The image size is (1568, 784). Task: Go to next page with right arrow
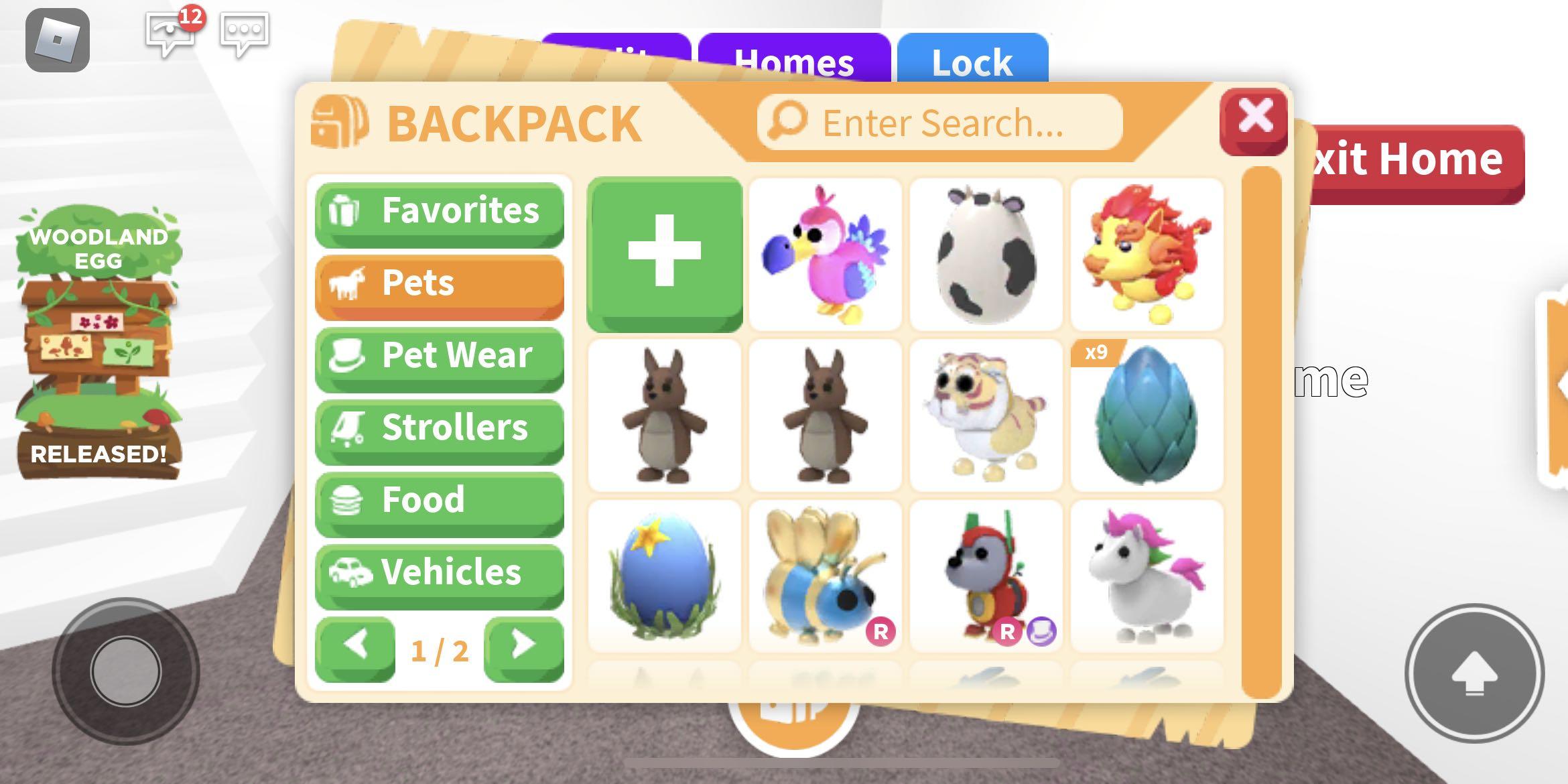pos(522,645)
